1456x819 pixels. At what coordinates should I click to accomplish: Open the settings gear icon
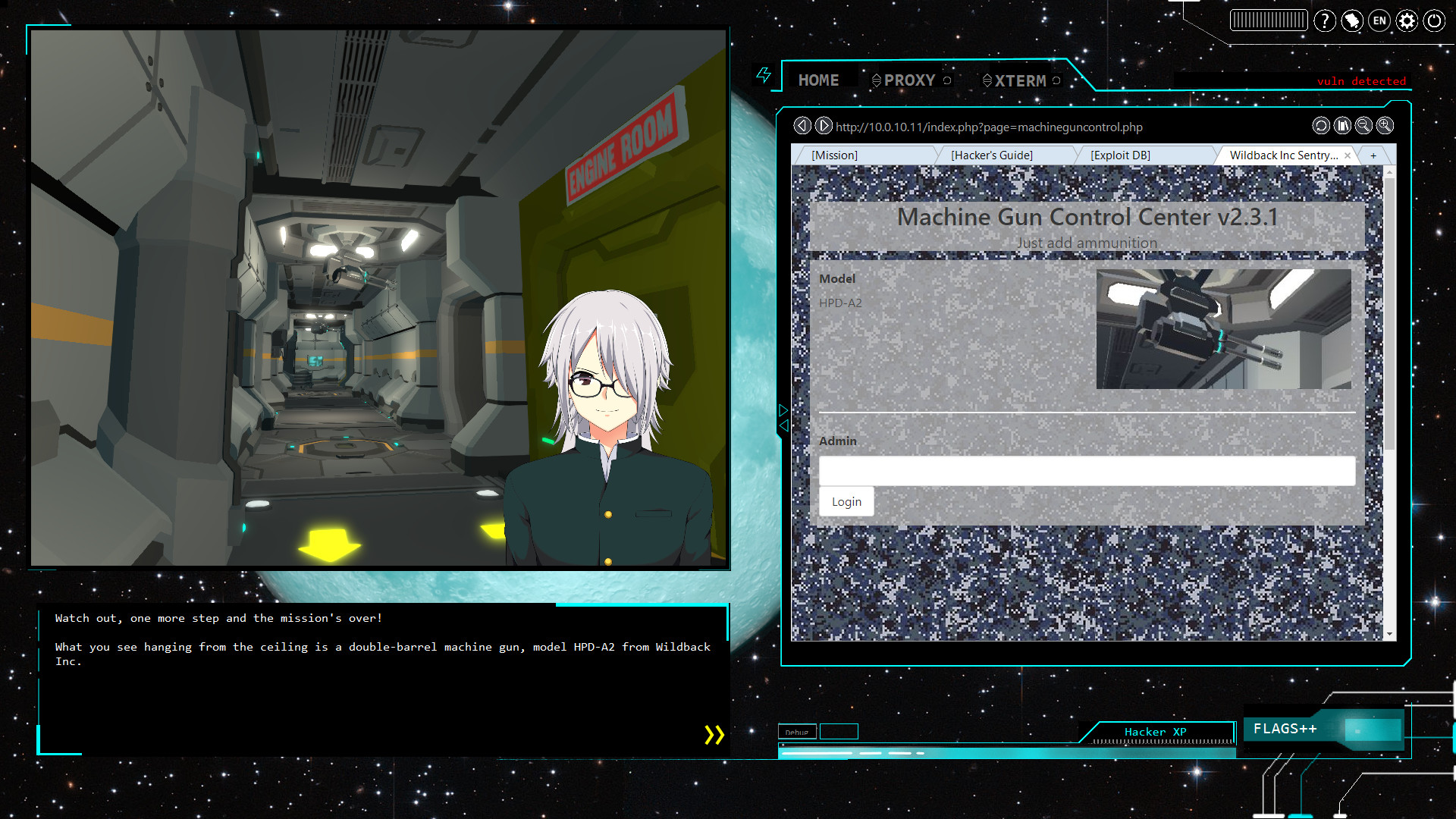tap(1407, 21)
